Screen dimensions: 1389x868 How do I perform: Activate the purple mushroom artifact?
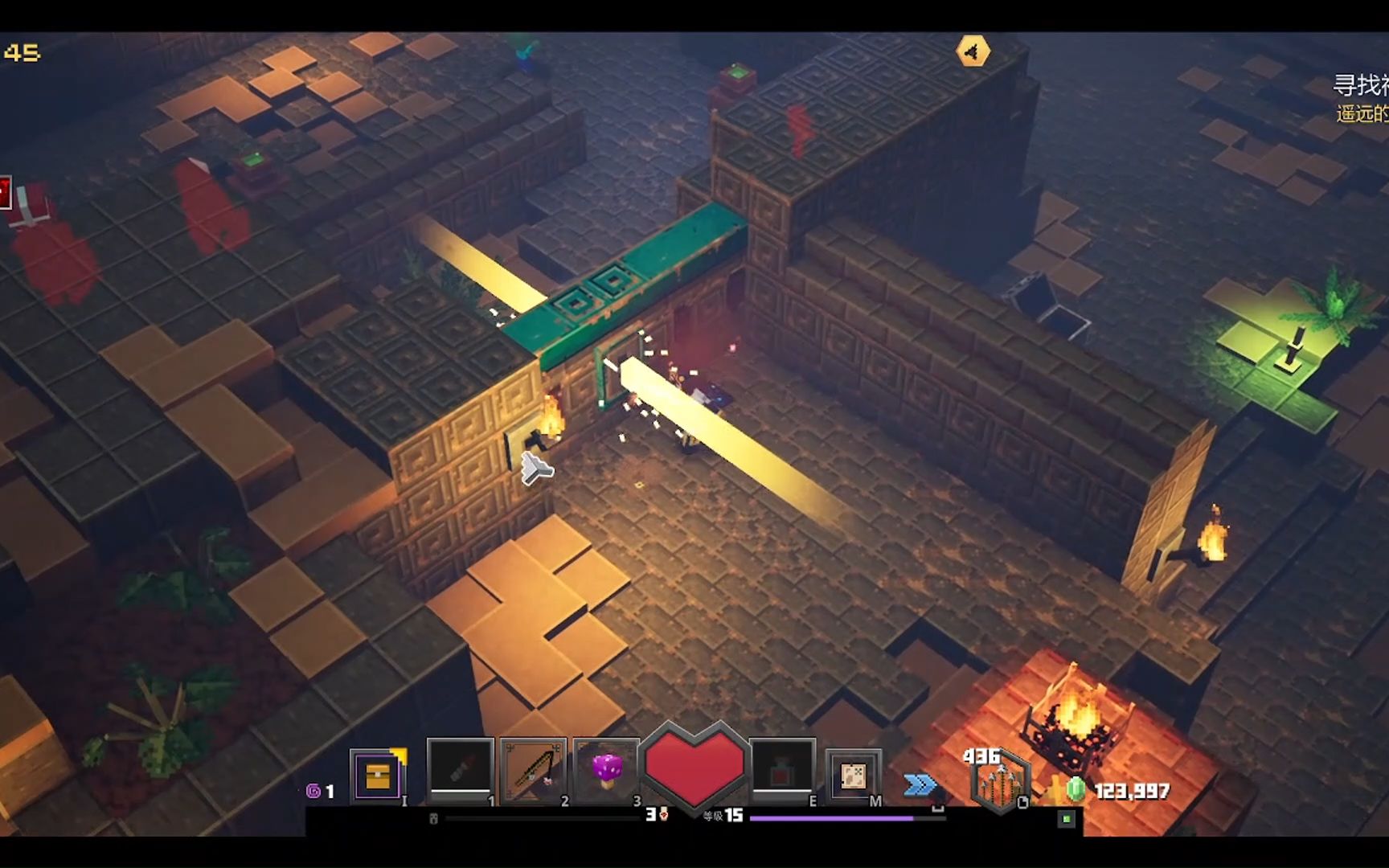(607, 769)
